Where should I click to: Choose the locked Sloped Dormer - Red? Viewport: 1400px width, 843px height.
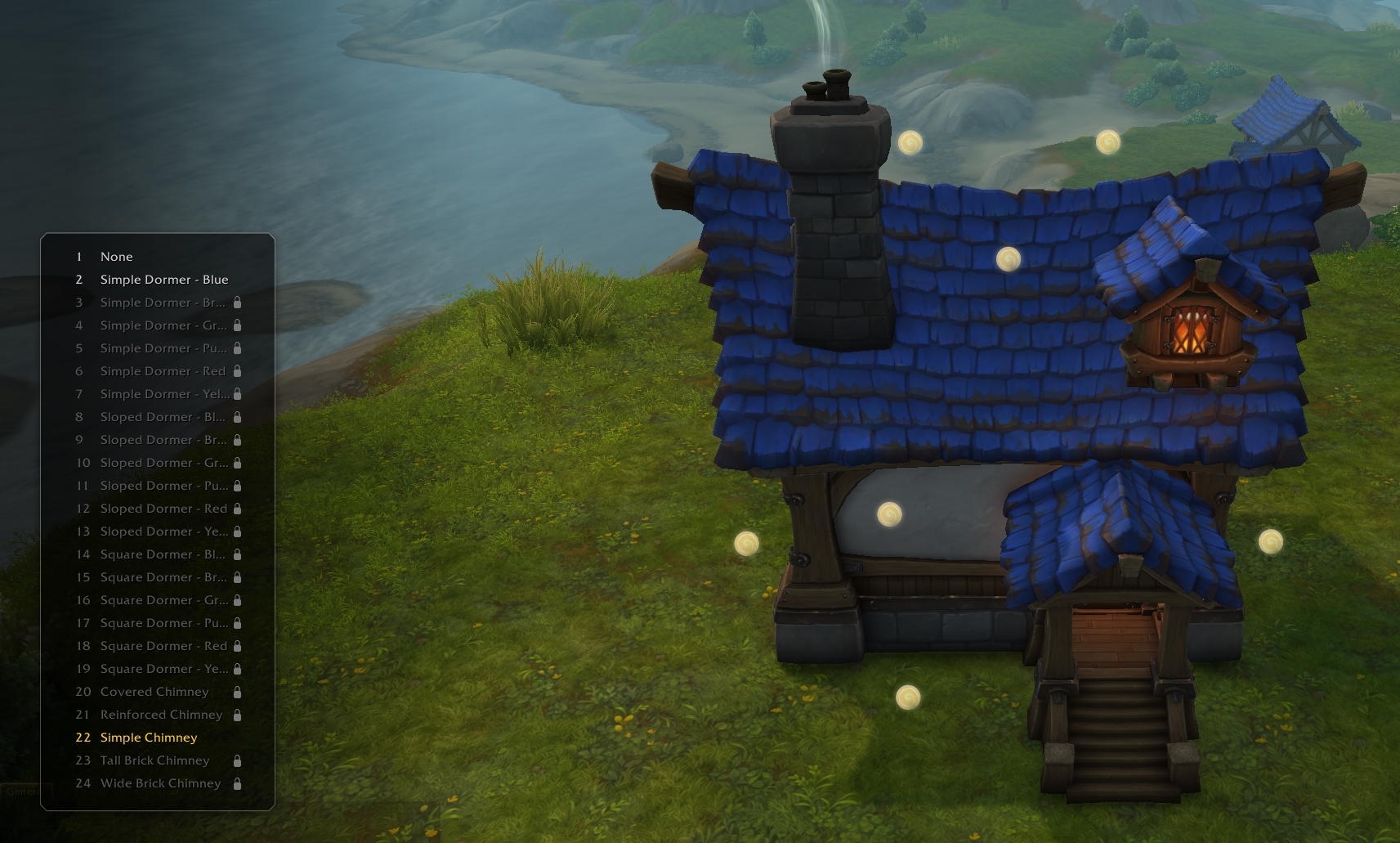tap(163, 509)
